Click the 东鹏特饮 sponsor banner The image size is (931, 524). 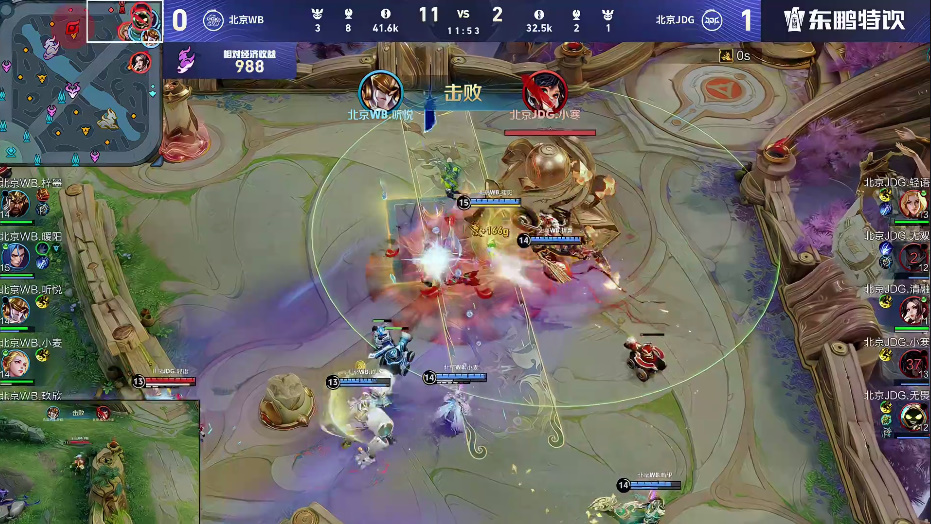[845, 20]
